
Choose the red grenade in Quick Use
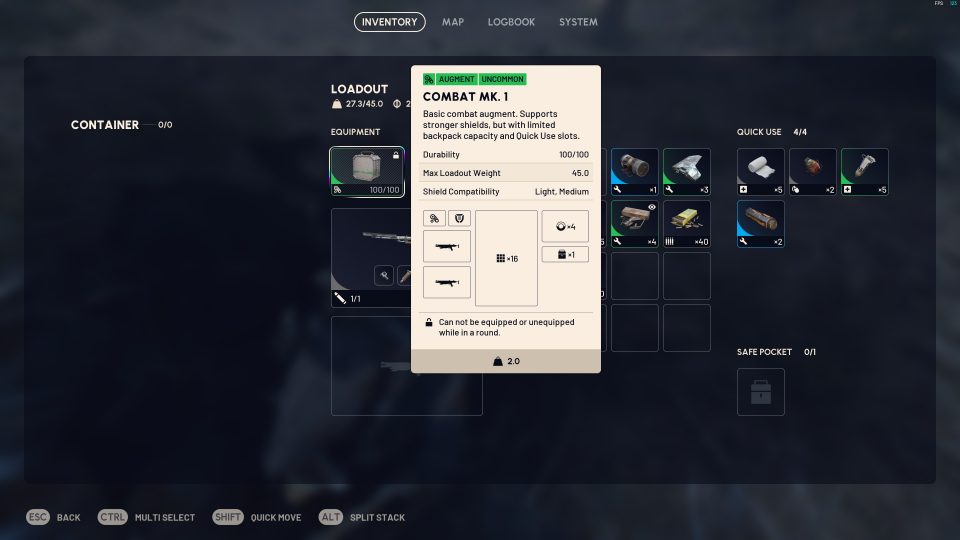pyautogui.click(x=813, y=172)
